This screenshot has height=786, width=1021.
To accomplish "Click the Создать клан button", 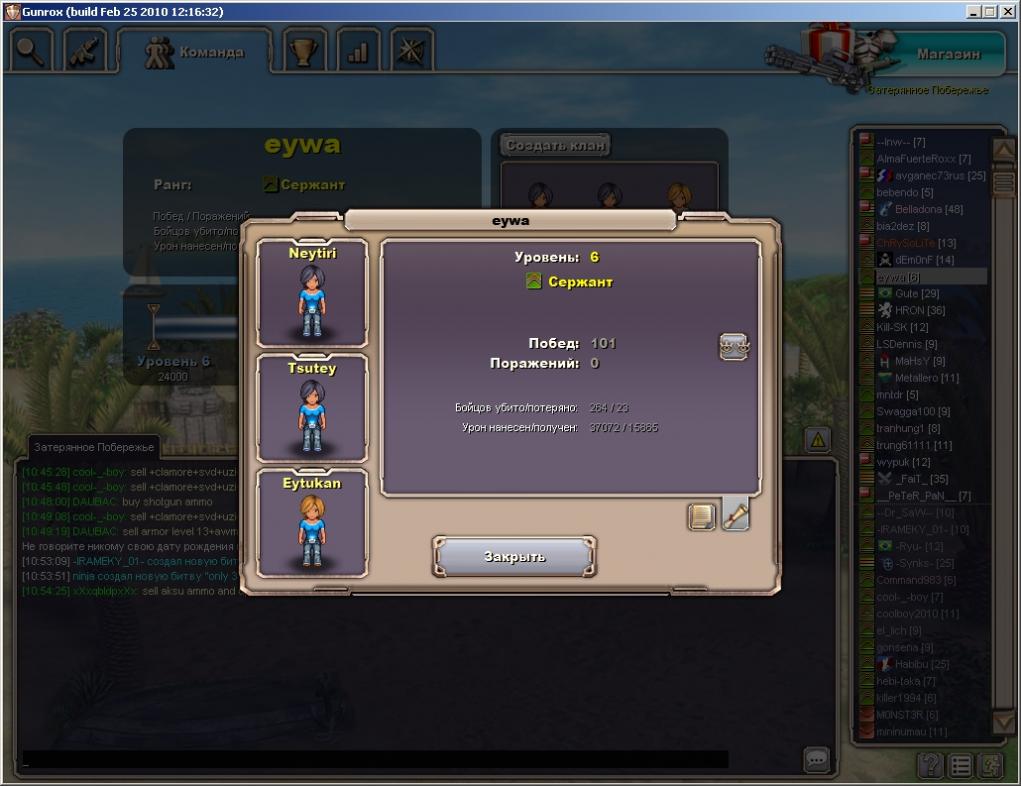I will click(x=555, y=145).
